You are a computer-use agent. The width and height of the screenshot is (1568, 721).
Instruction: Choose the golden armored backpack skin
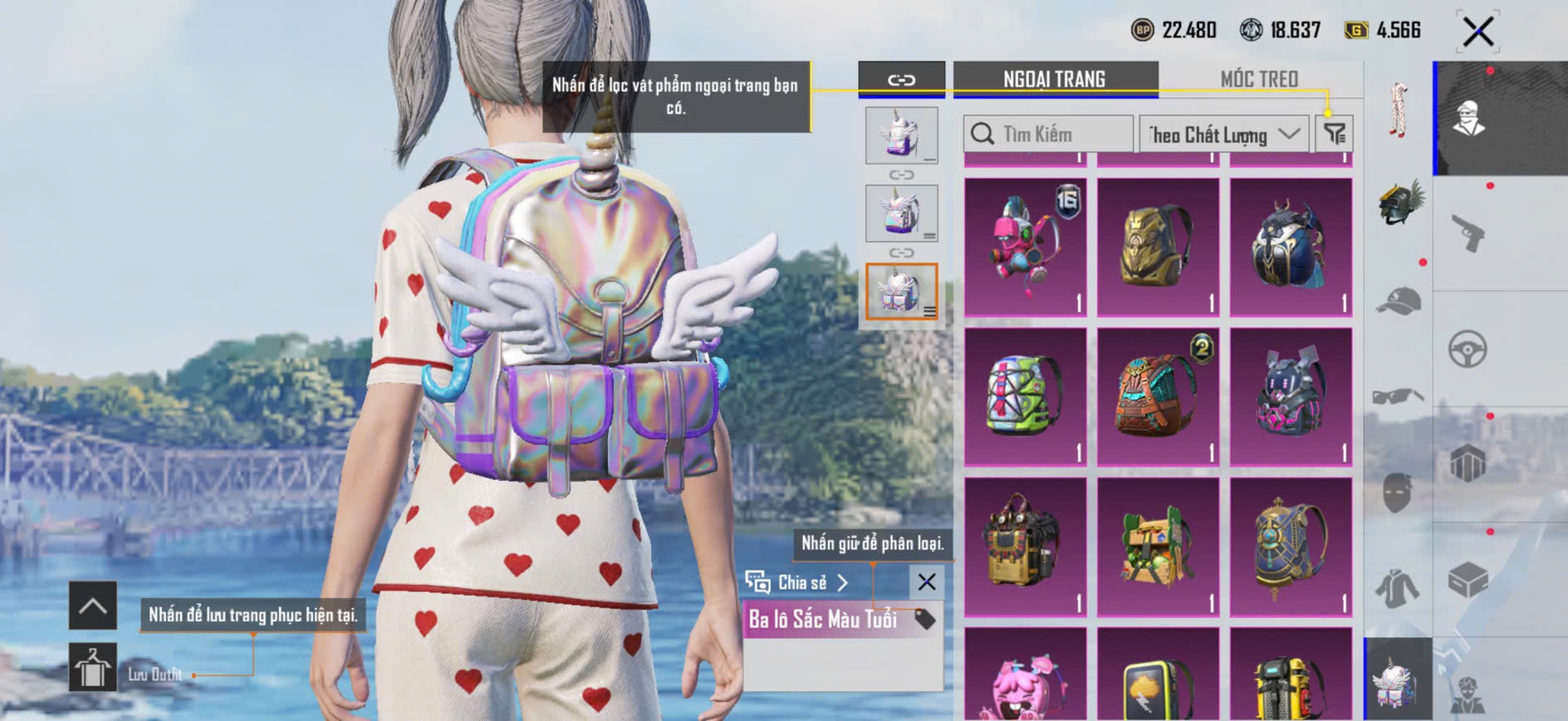pos(1158,247)
